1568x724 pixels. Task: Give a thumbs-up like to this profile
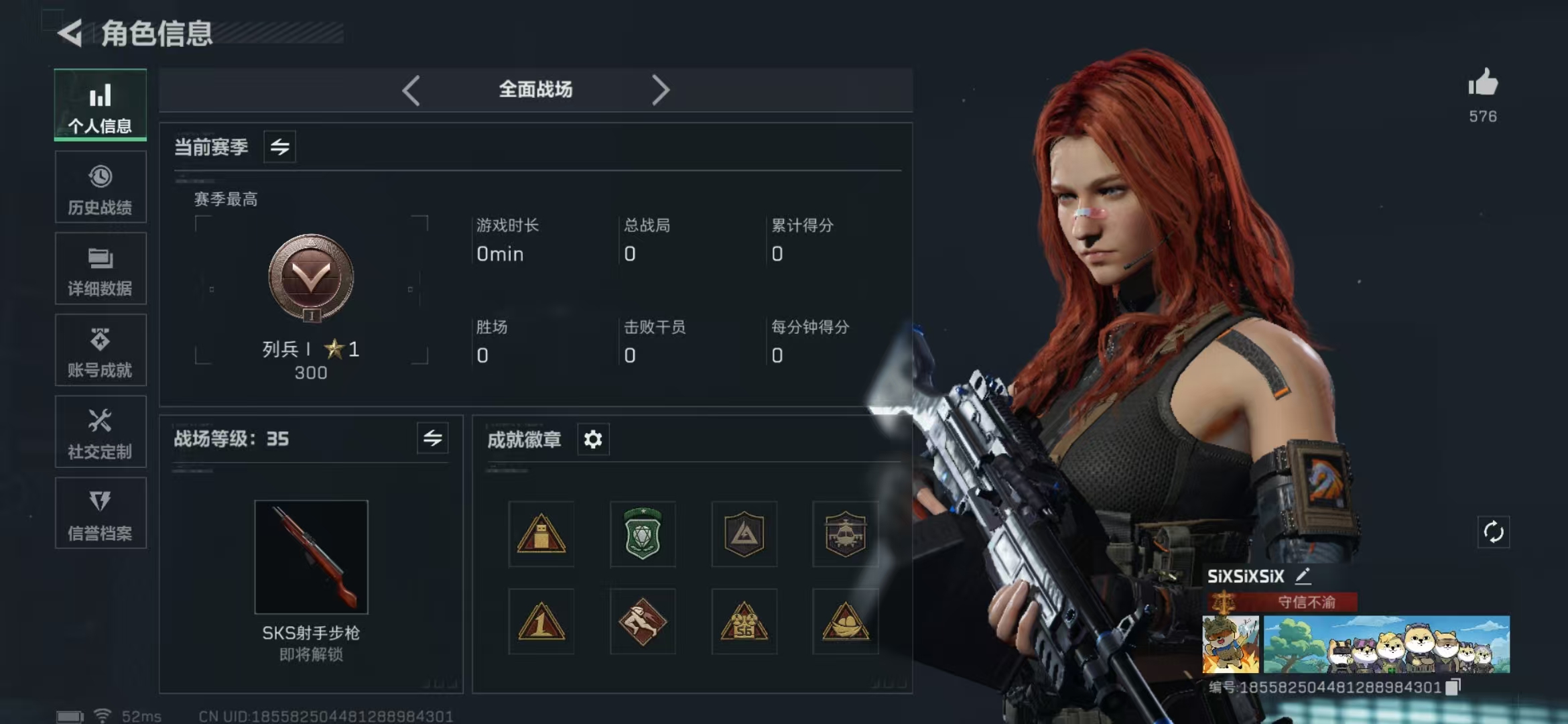(1482, 84)
